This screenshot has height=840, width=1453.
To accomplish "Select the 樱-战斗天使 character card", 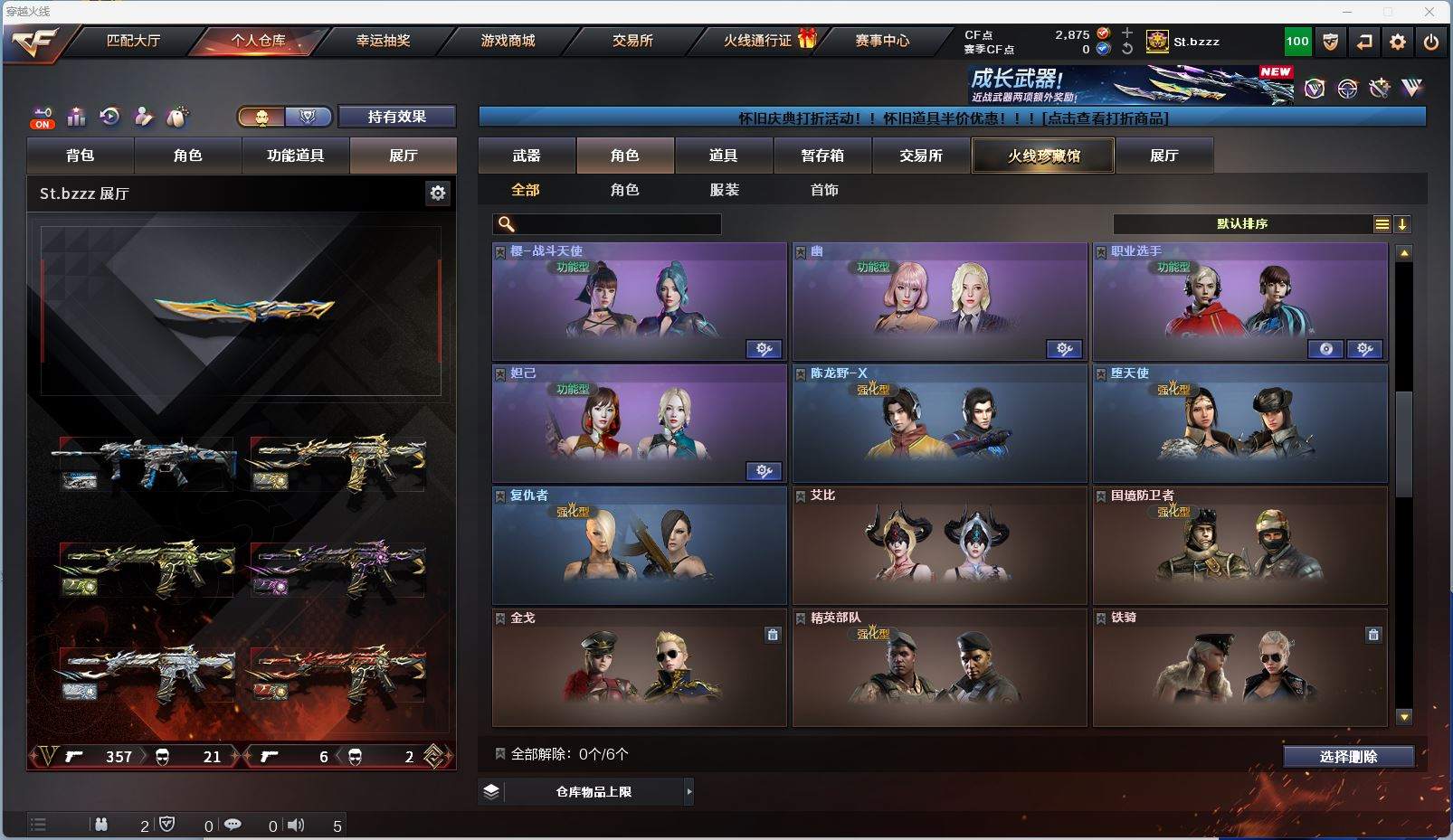I will (x=639, y=302).
